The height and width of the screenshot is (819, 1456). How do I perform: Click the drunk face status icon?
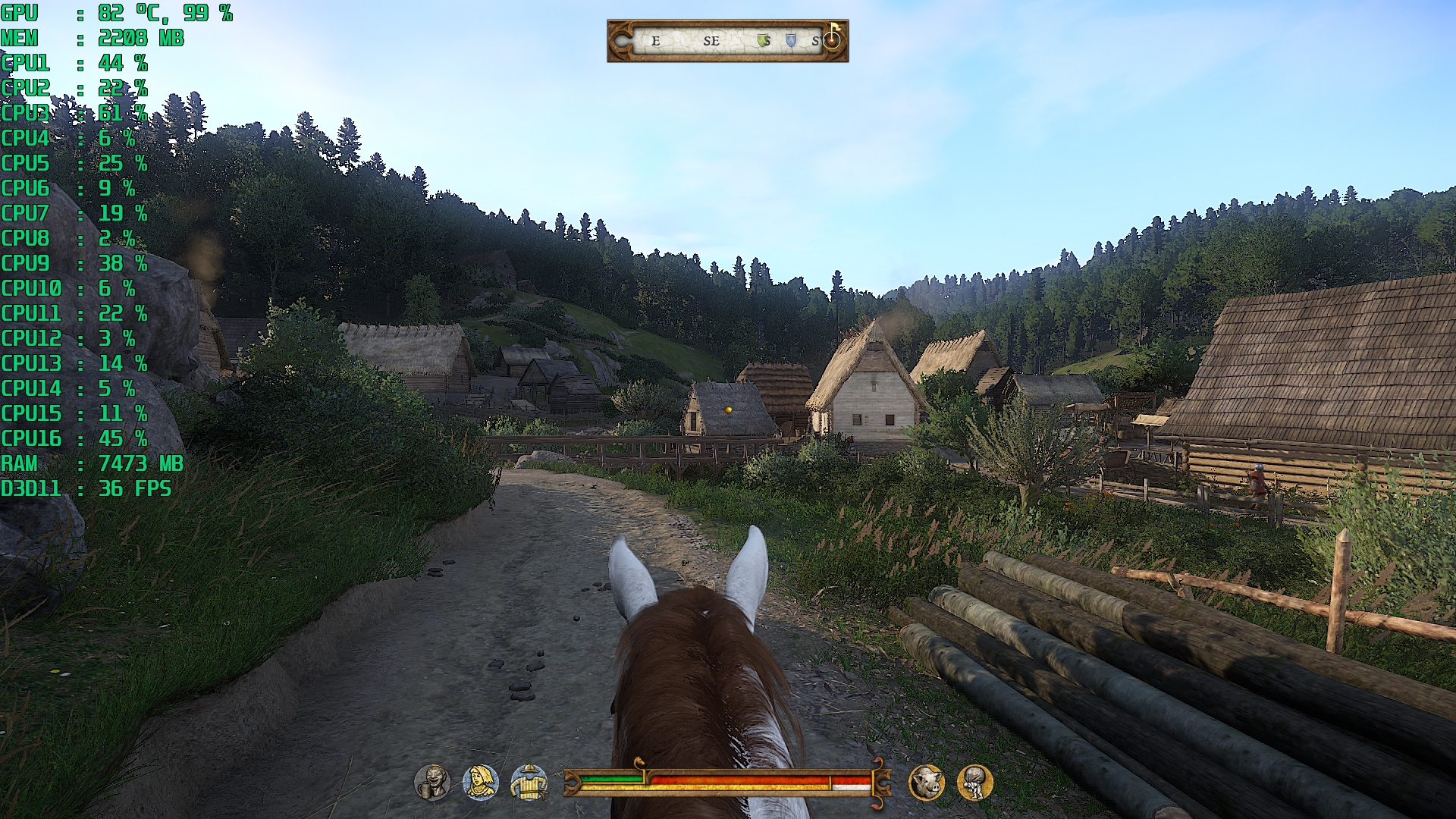click(432, 782)
